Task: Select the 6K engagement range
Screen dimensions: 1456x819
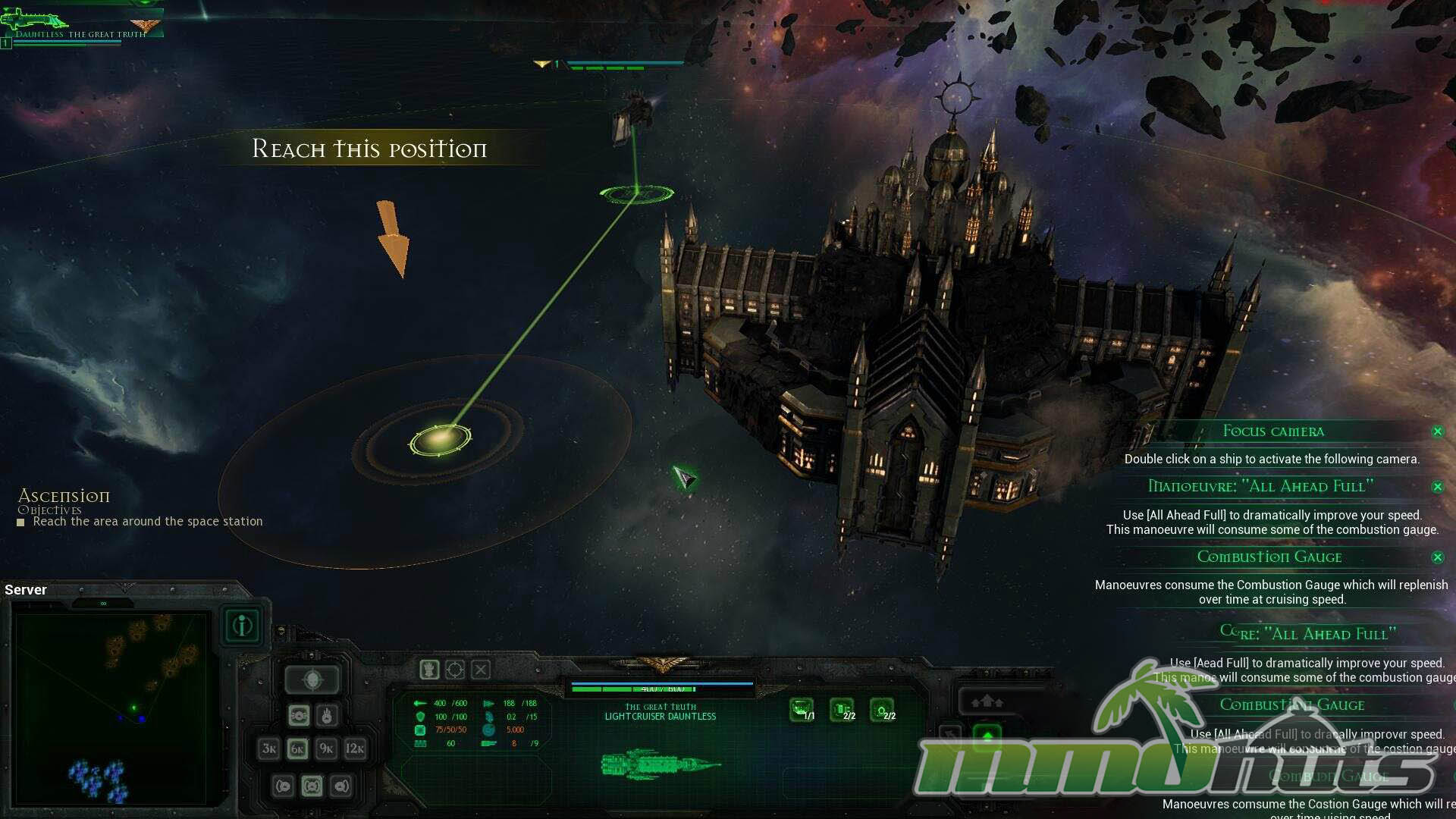Action: click(298, 748)
